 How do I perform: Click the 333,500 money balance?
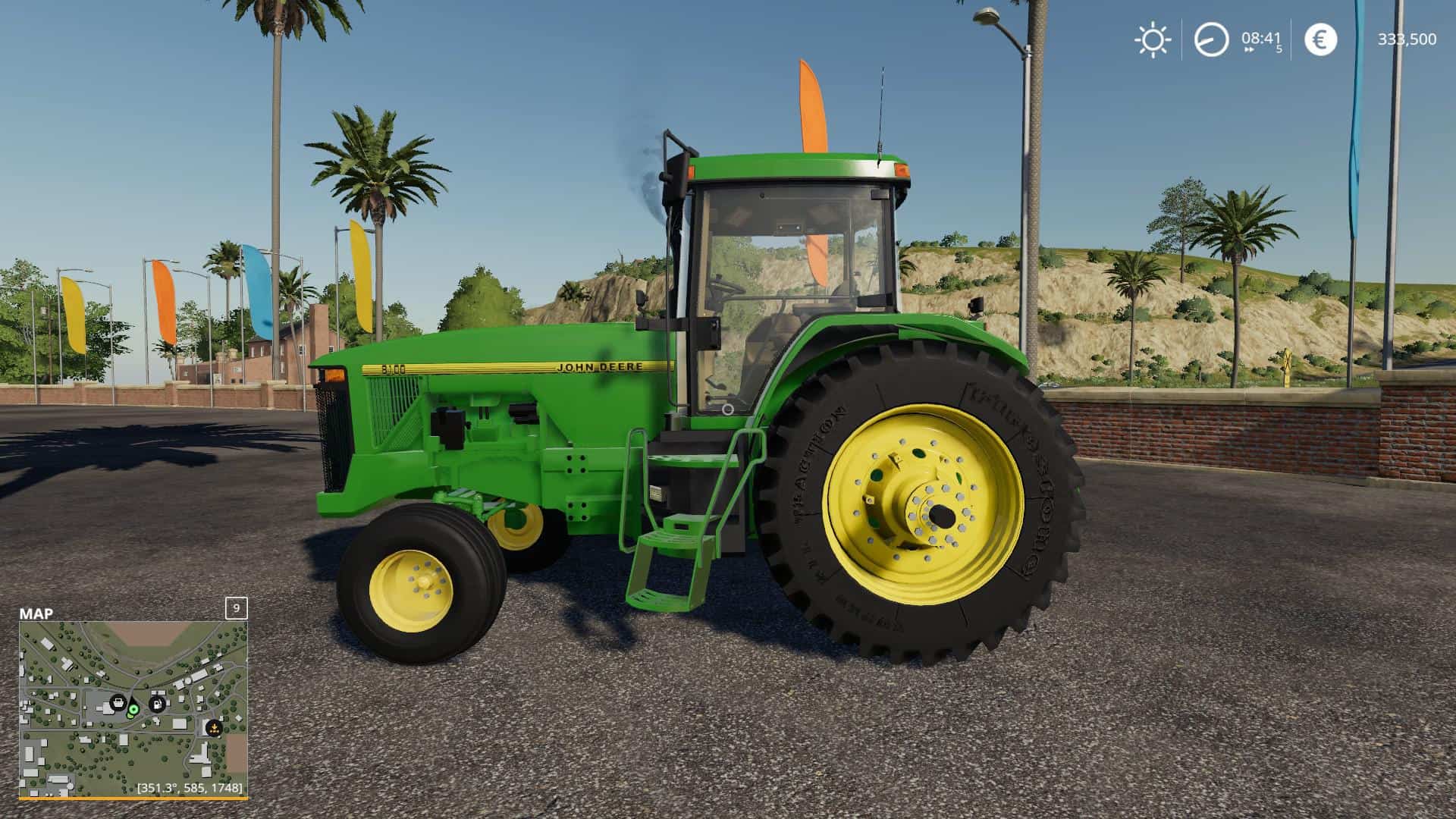(x=1407, y=39)
